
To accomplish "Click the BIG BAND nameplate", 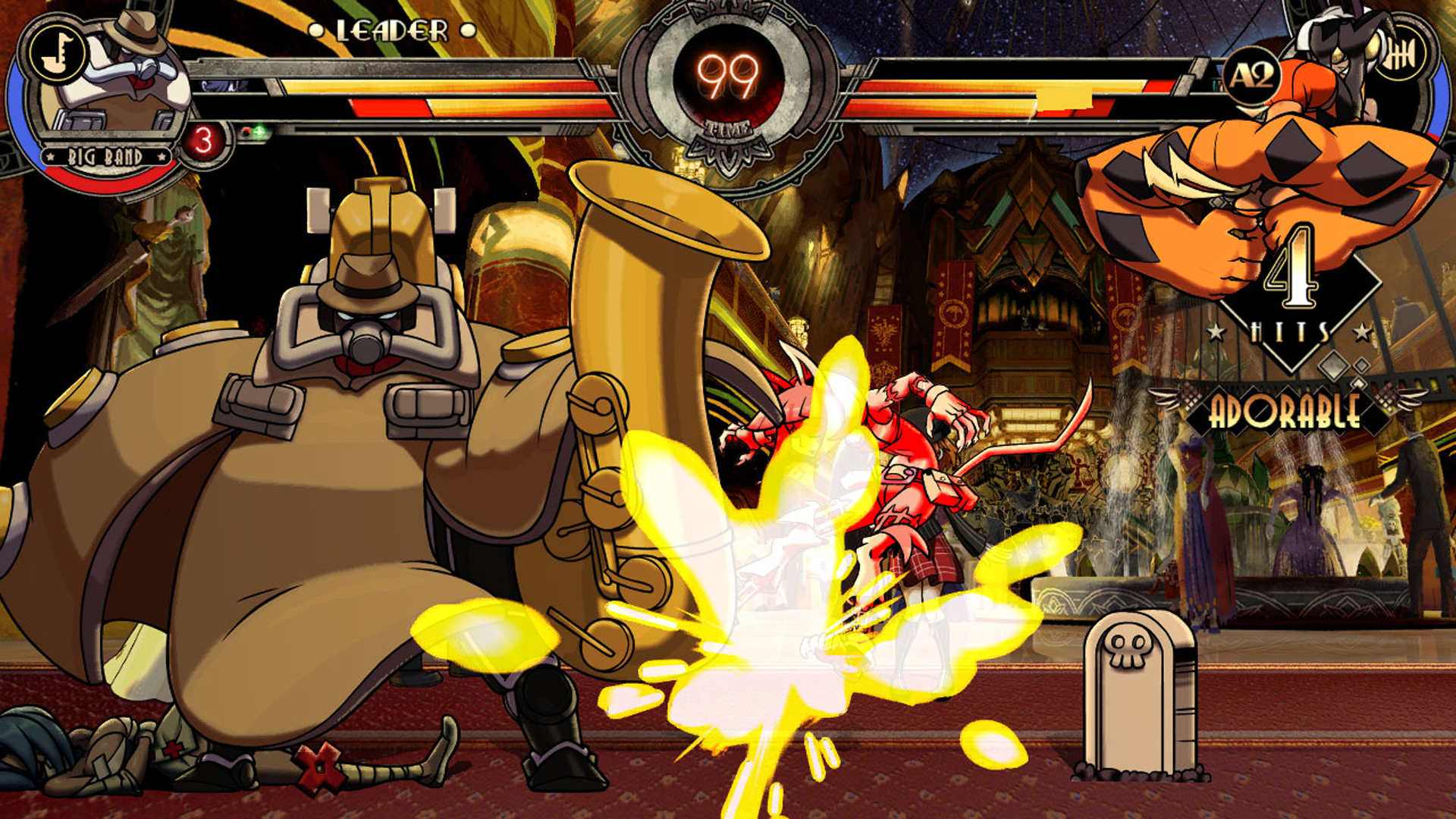I will pyautogui.click(x=105, y=156).
